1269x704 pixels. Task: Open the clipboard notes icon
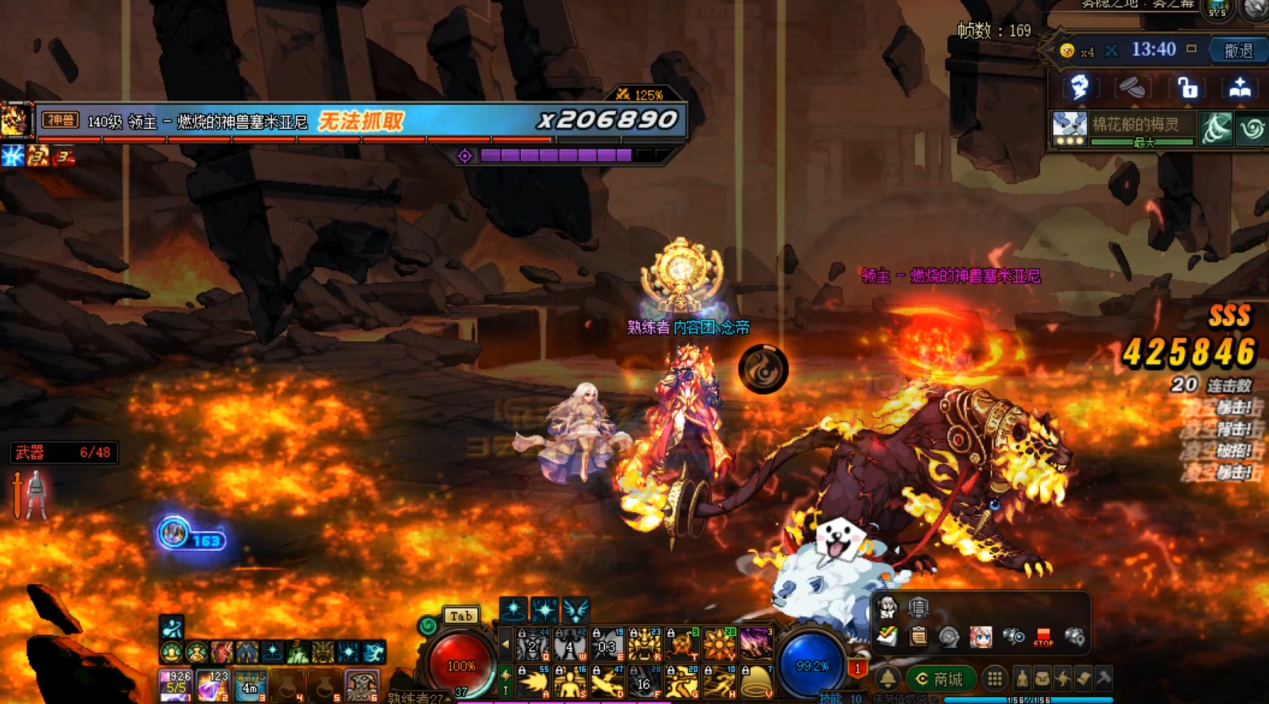click(x=917, y=636)
